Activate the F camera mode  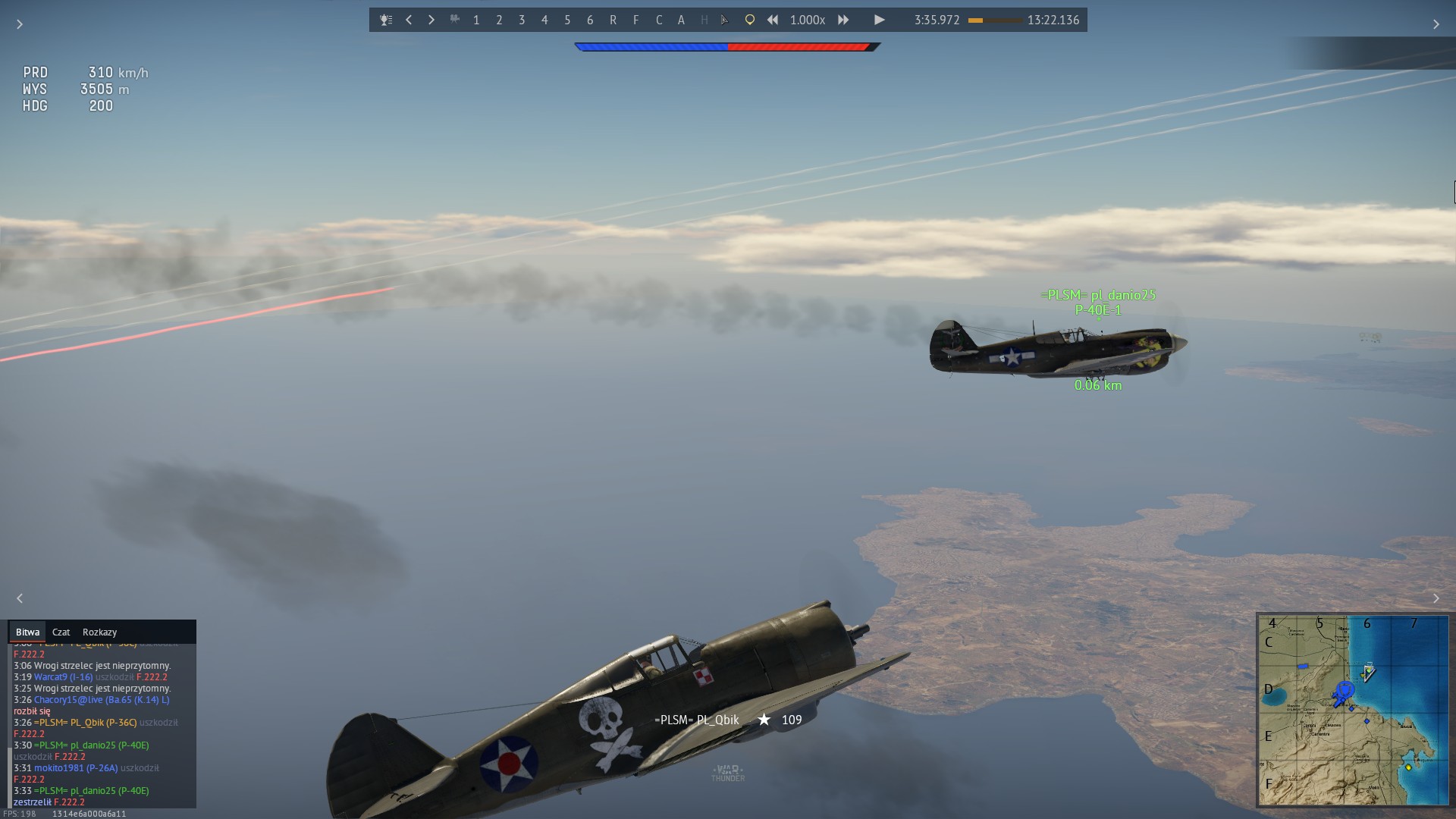[635, 20]
